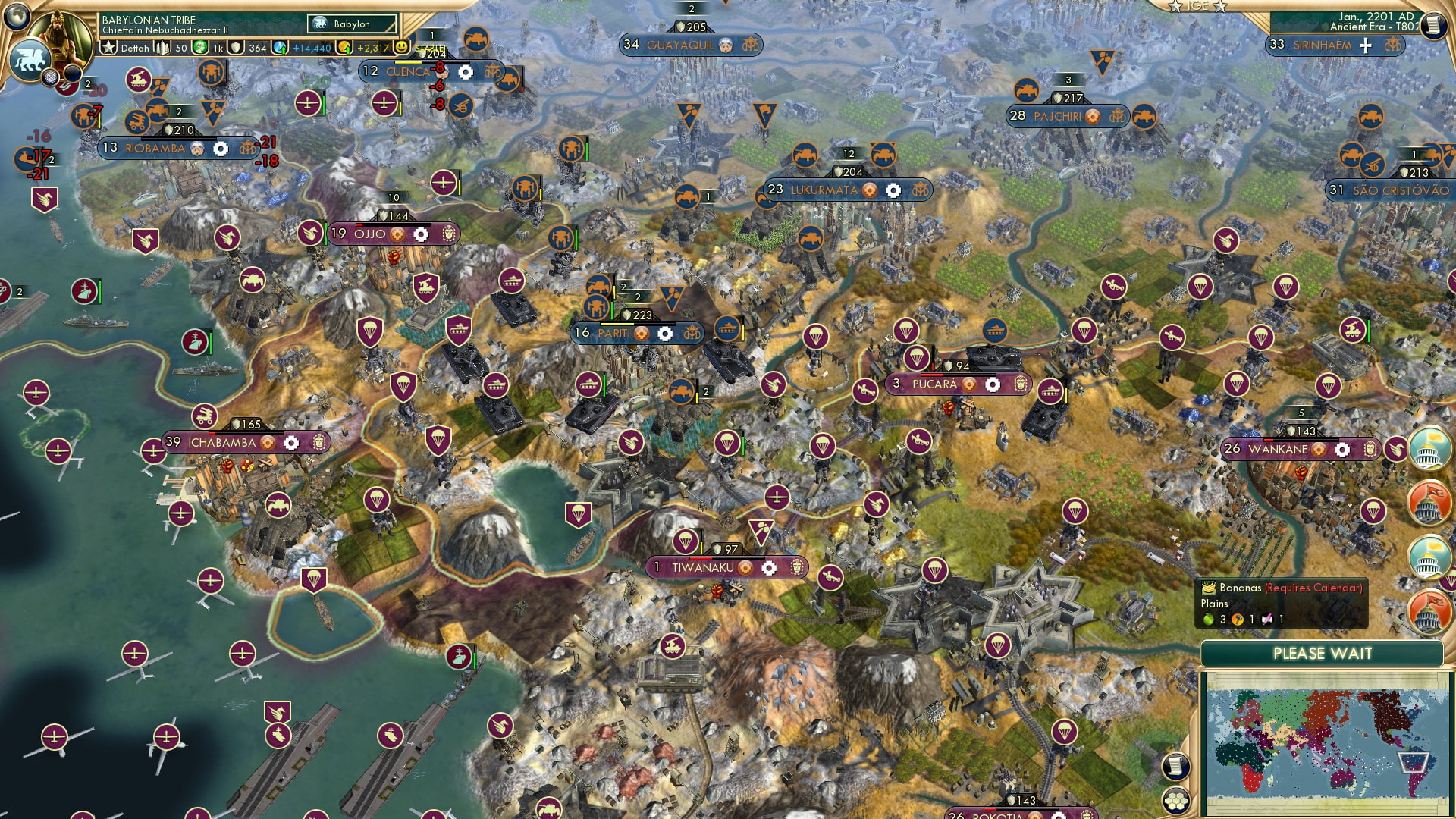The image size is (1456, 819).
Task: Click the shield icon next to 364
Action: [237, 48]
